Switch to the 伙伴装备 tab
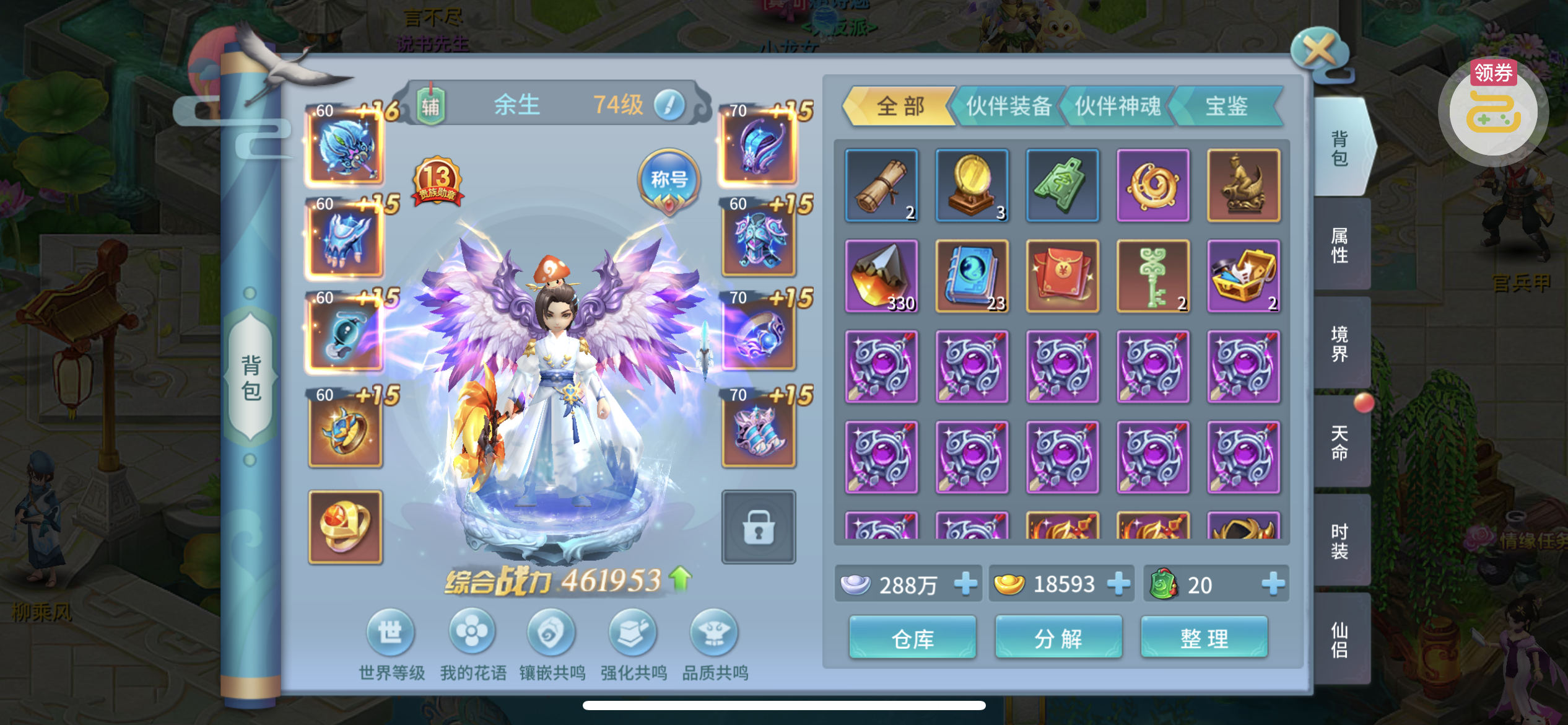This screenshot has height=725, width=1568. click(x=1008, y=107)
